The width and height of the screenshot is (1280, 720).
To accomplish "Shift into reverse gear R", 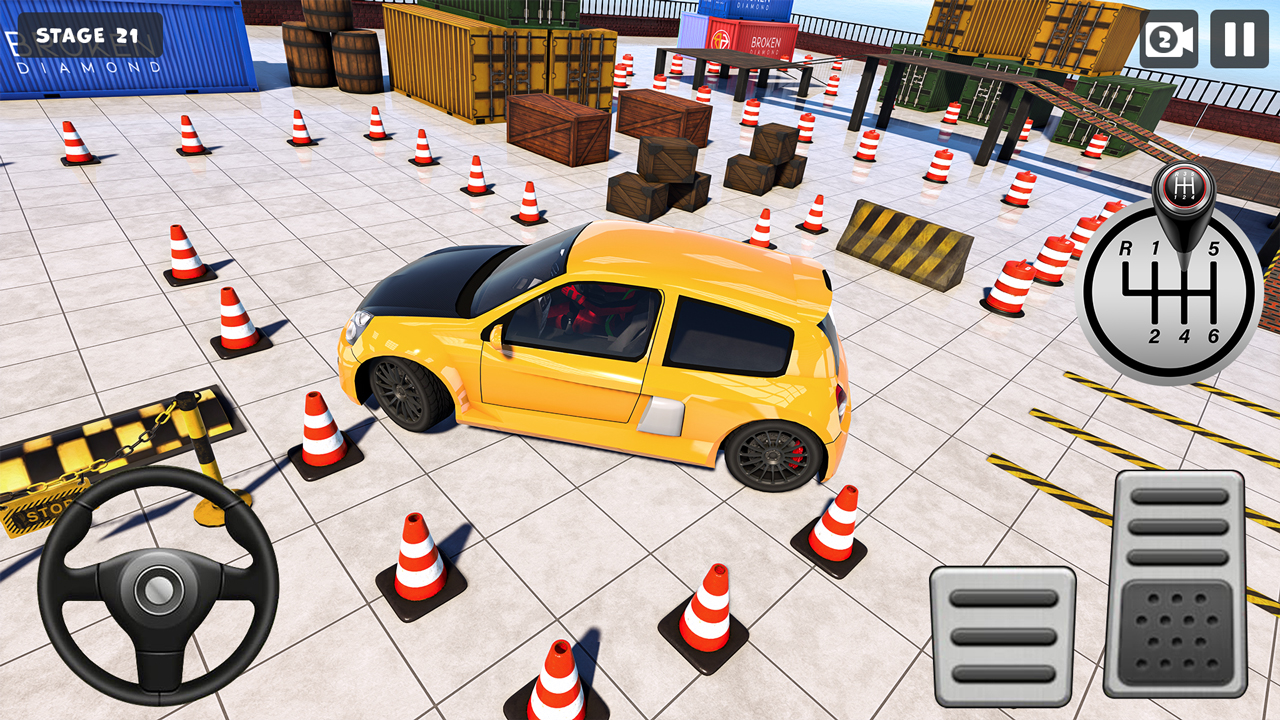I will pos(1126,249).
